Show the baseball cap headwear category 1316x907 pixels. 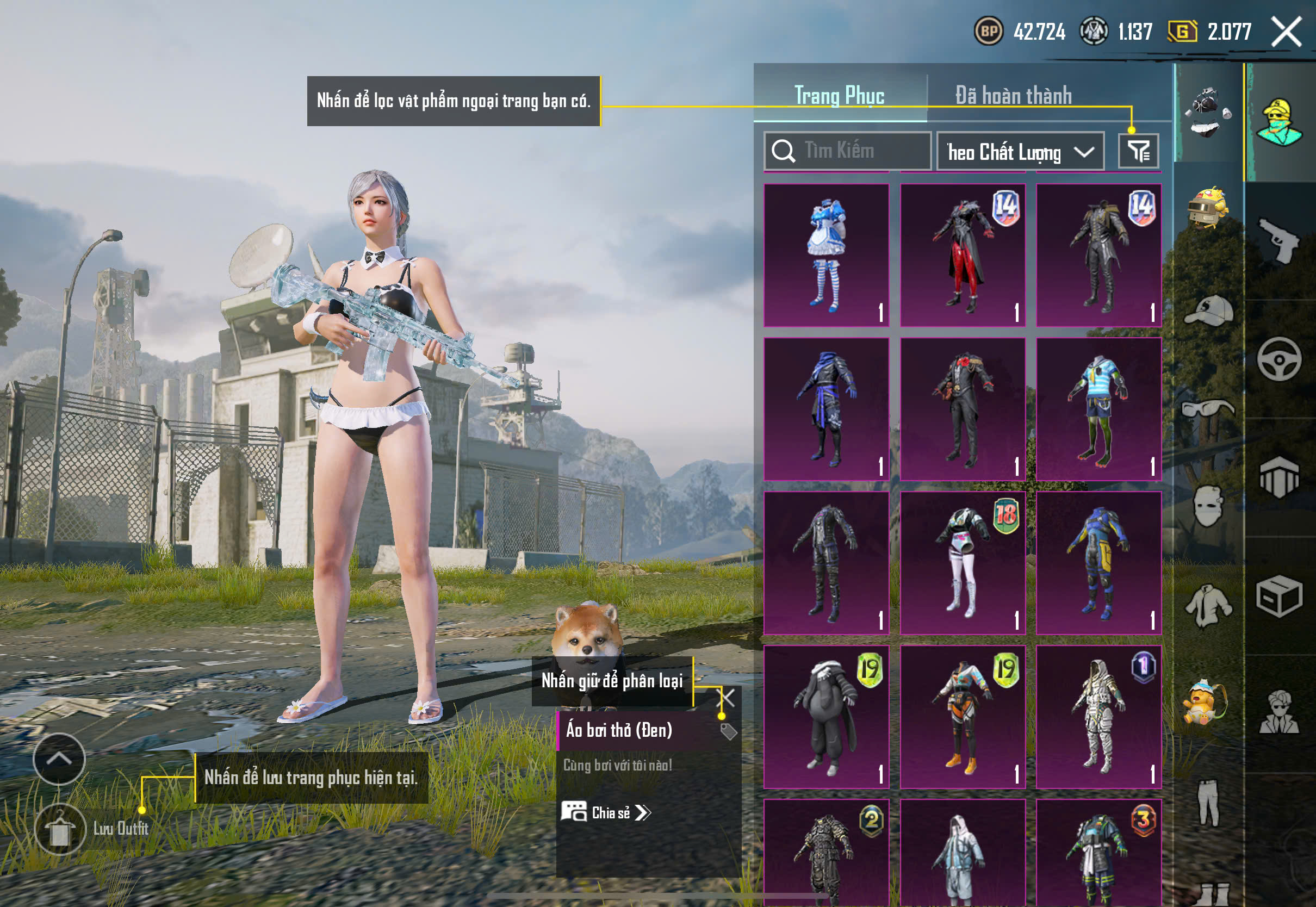(1209, 310)
